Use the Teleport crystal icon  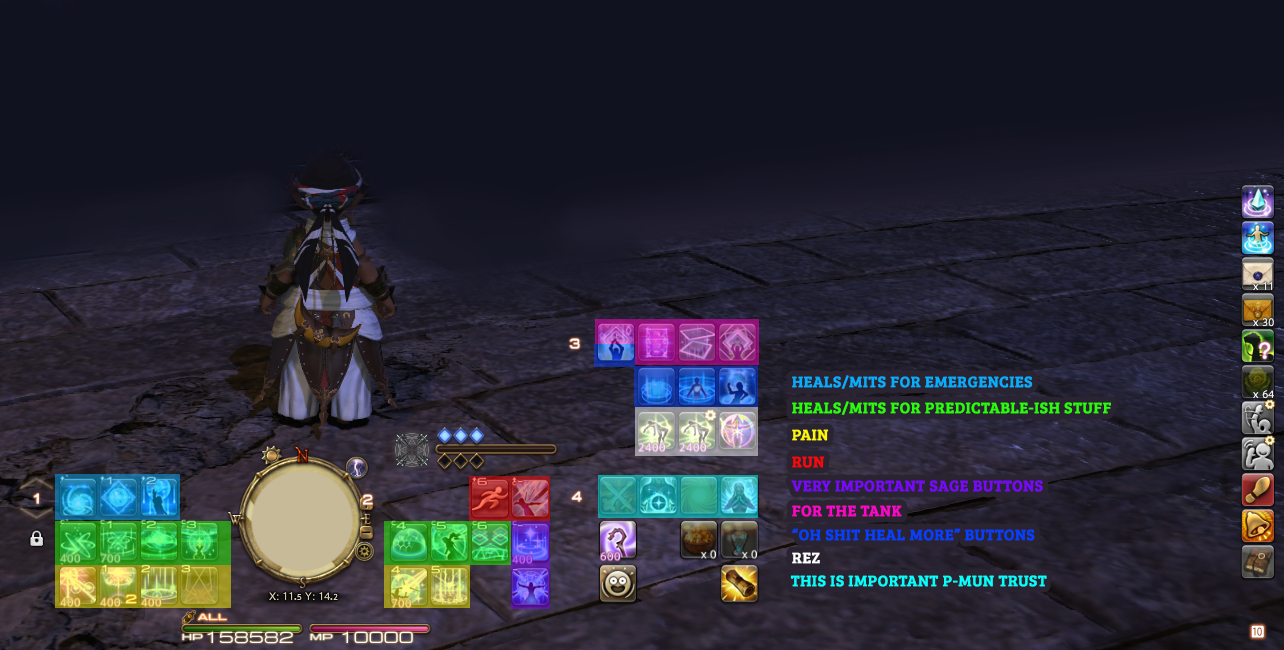click(1258, 202)
